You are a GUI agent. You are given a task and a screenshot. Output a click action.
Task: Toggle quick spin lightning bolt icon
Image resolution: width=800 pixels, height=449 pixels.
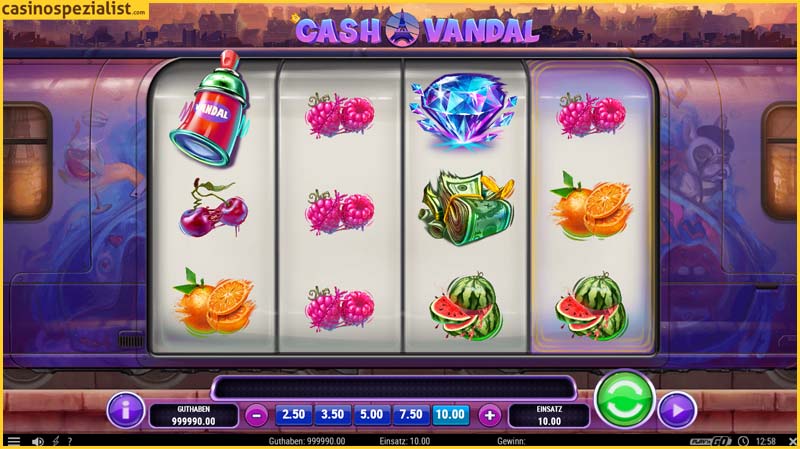(55, 441)
